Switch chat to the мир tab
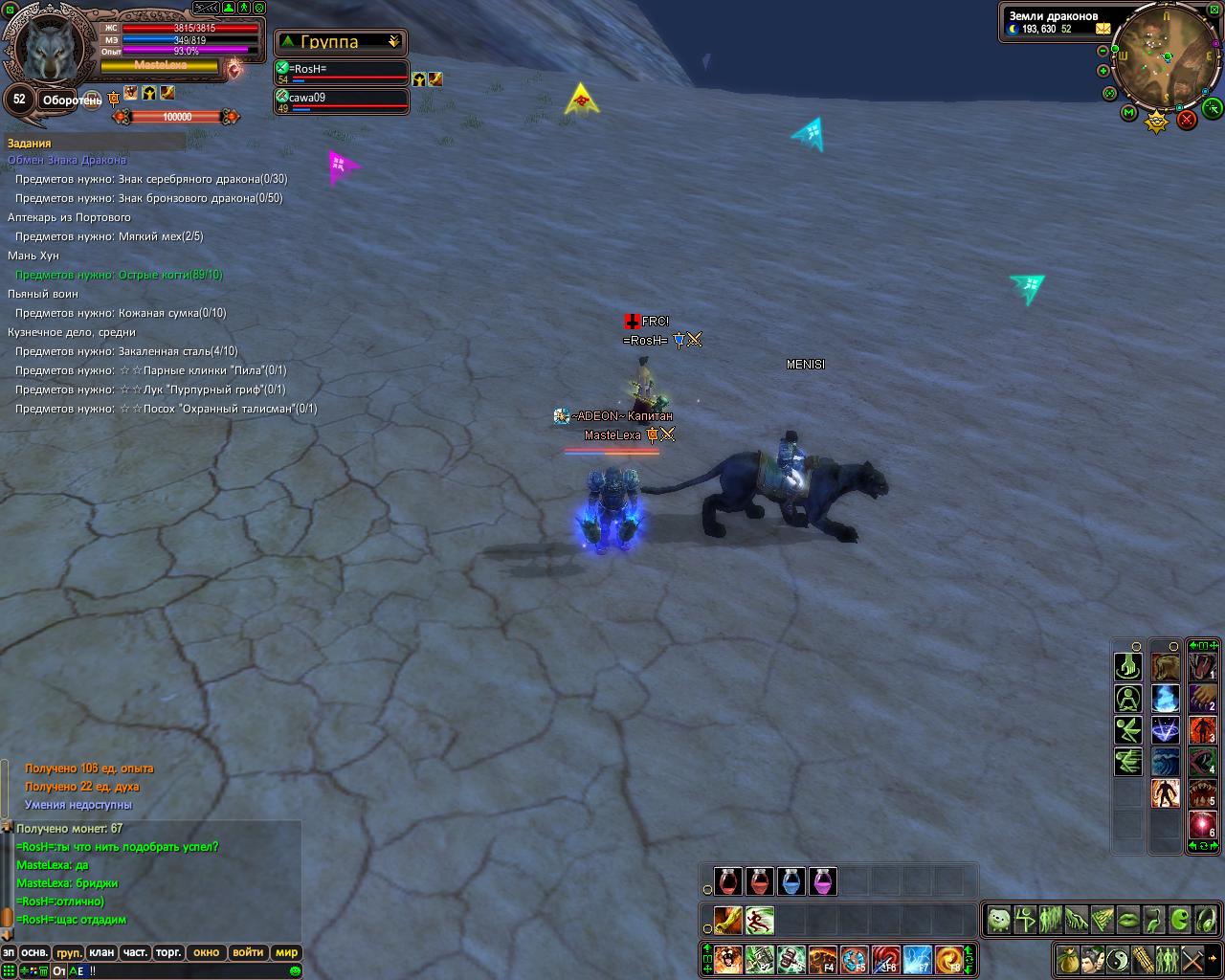 point(286,952)
